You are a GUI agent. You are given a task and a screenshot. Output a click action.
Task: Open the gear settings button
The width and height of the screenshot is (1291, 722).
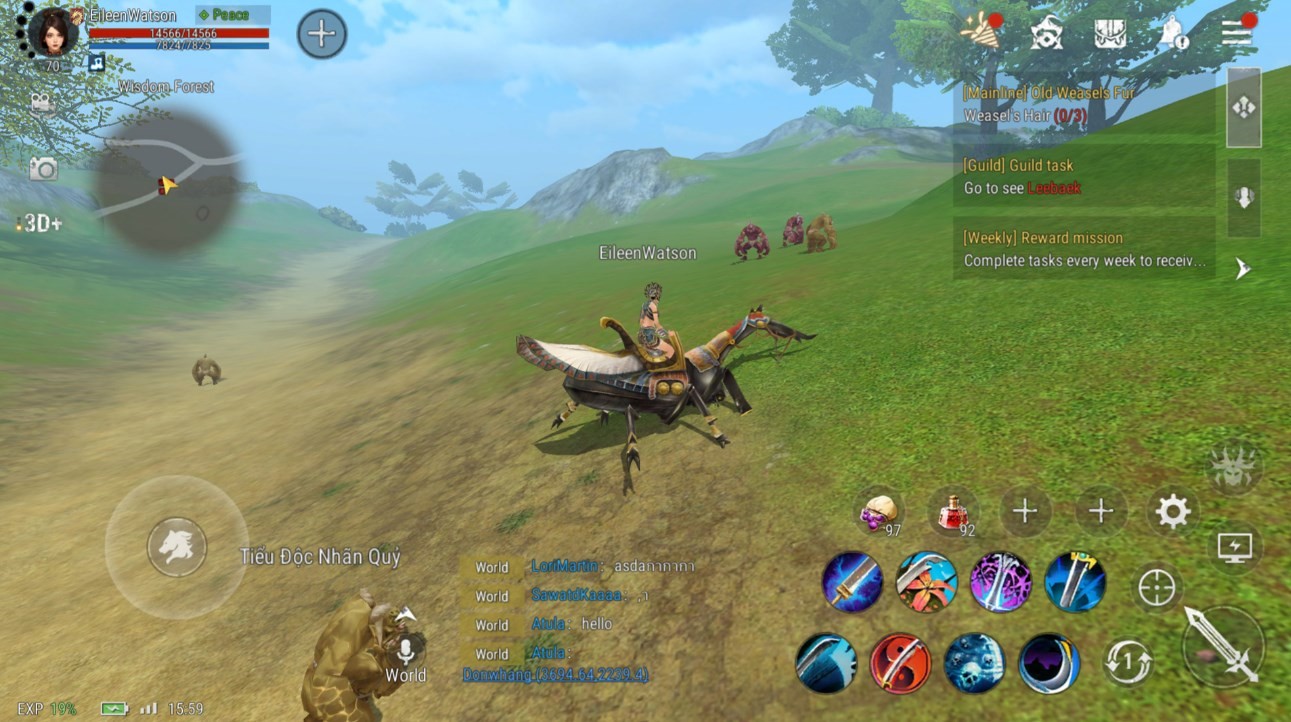click(1172, 512)
